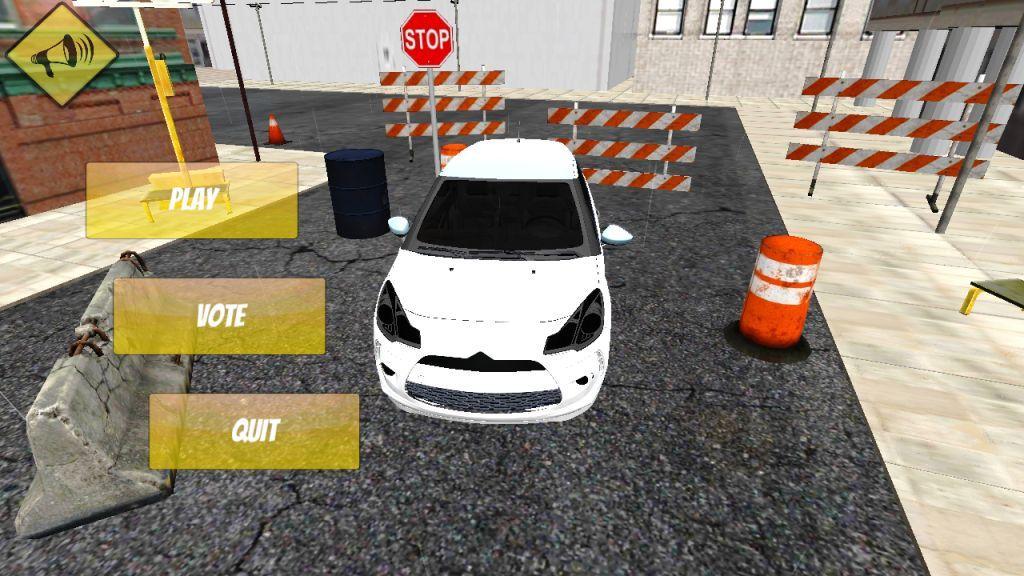Viewport: 1024px width, 576px height.
Task: Start the game with the PLAY button
Action: [191, 200]
